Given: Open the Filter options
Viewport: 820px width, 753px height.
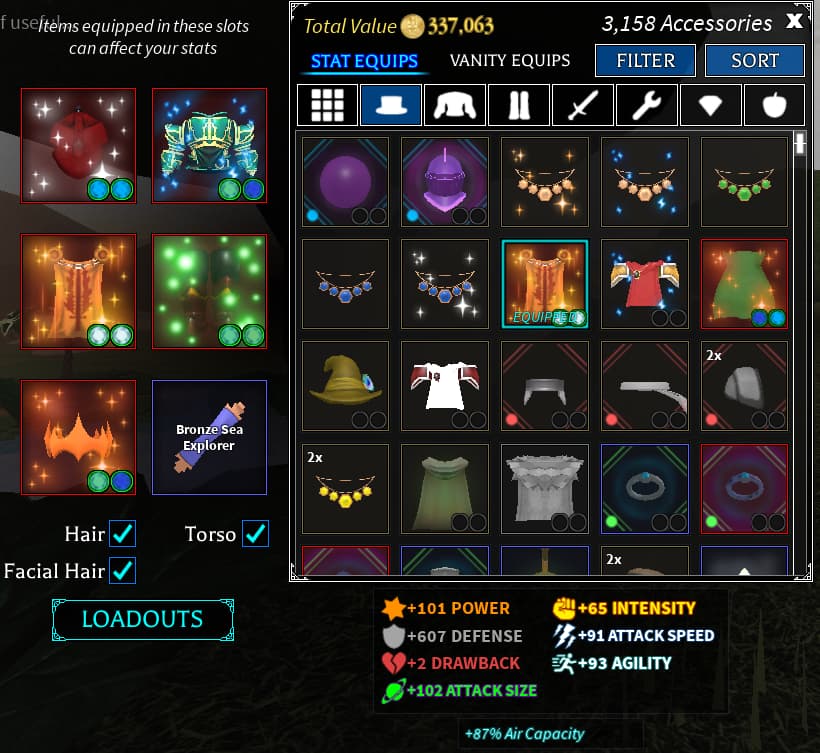Looking at the screenshot, I should 645,61.
